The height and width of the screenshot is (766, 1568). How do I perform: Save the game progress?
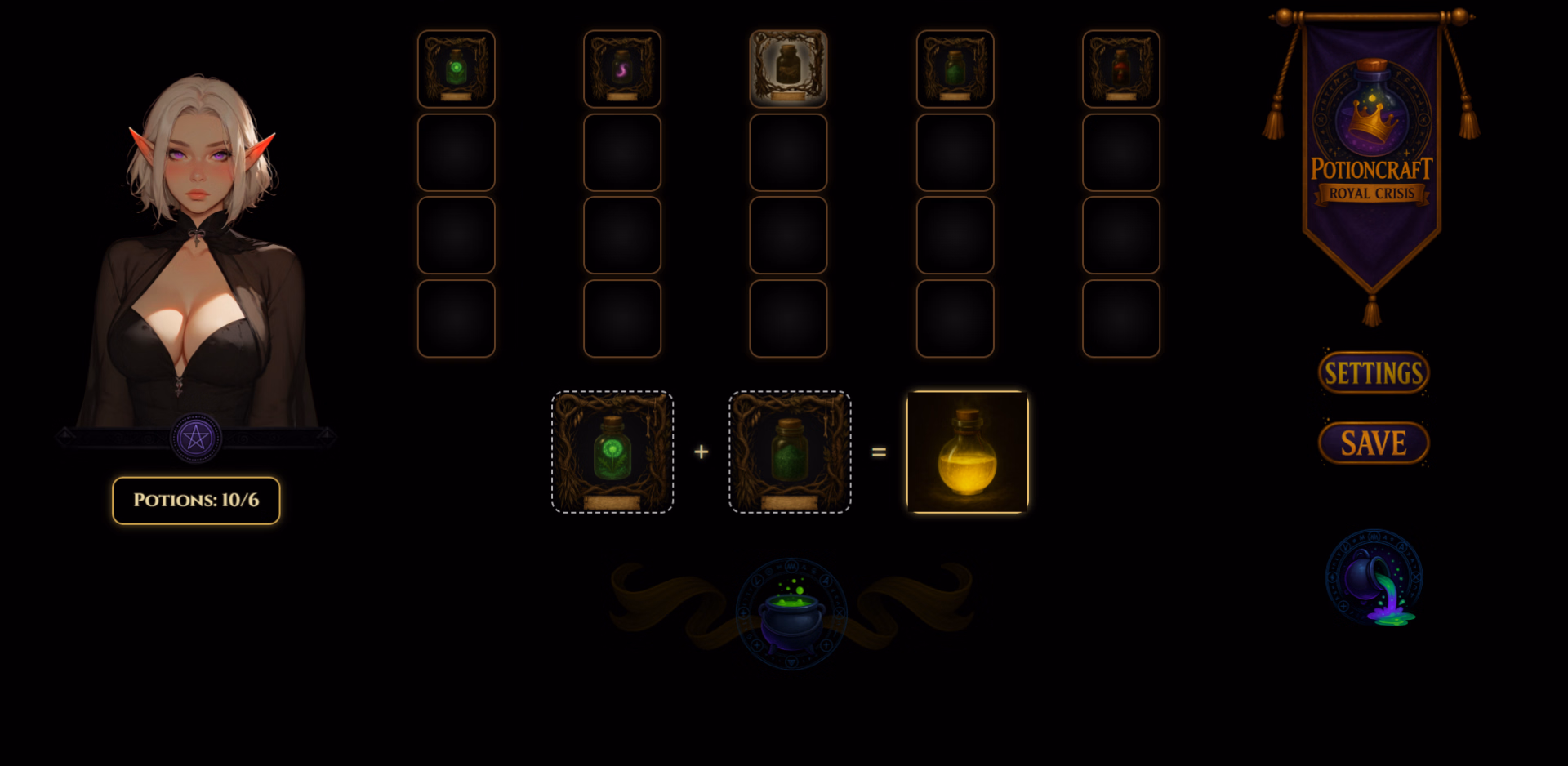[1374, 443]
